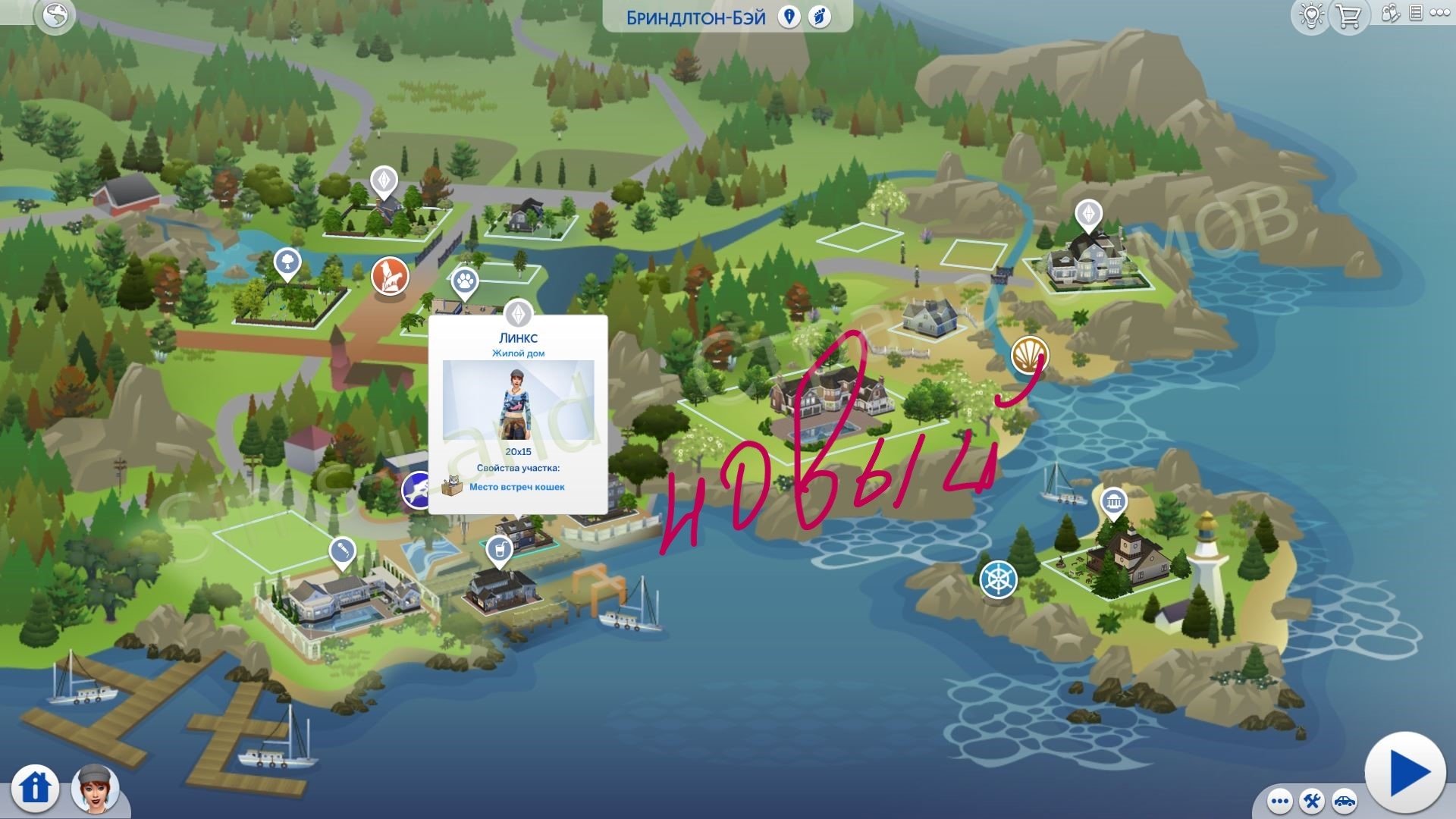Select the golden seashell map marker
The height and width of the screenshot is (819, 1456).
1029,355
